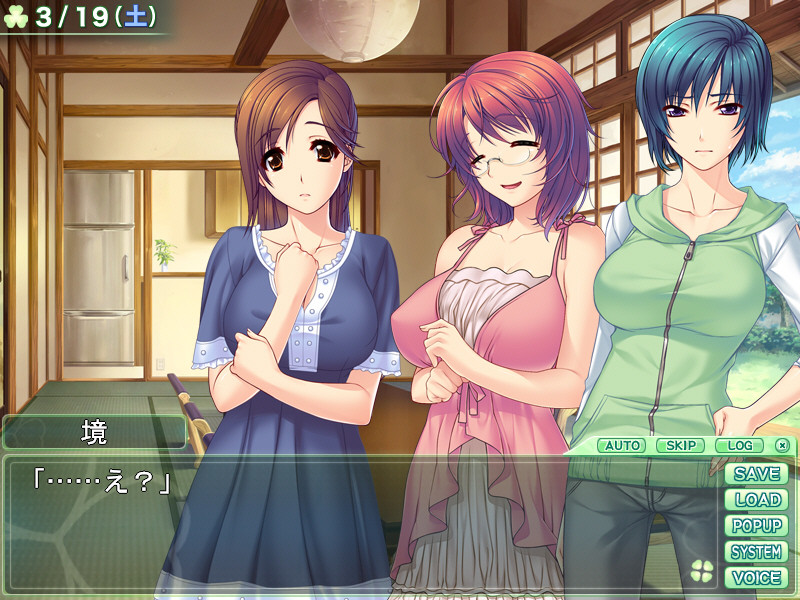Viewport: 800px width, 600px height.
Task: Activate the SKIP button
Action: (x=680, y=445)
